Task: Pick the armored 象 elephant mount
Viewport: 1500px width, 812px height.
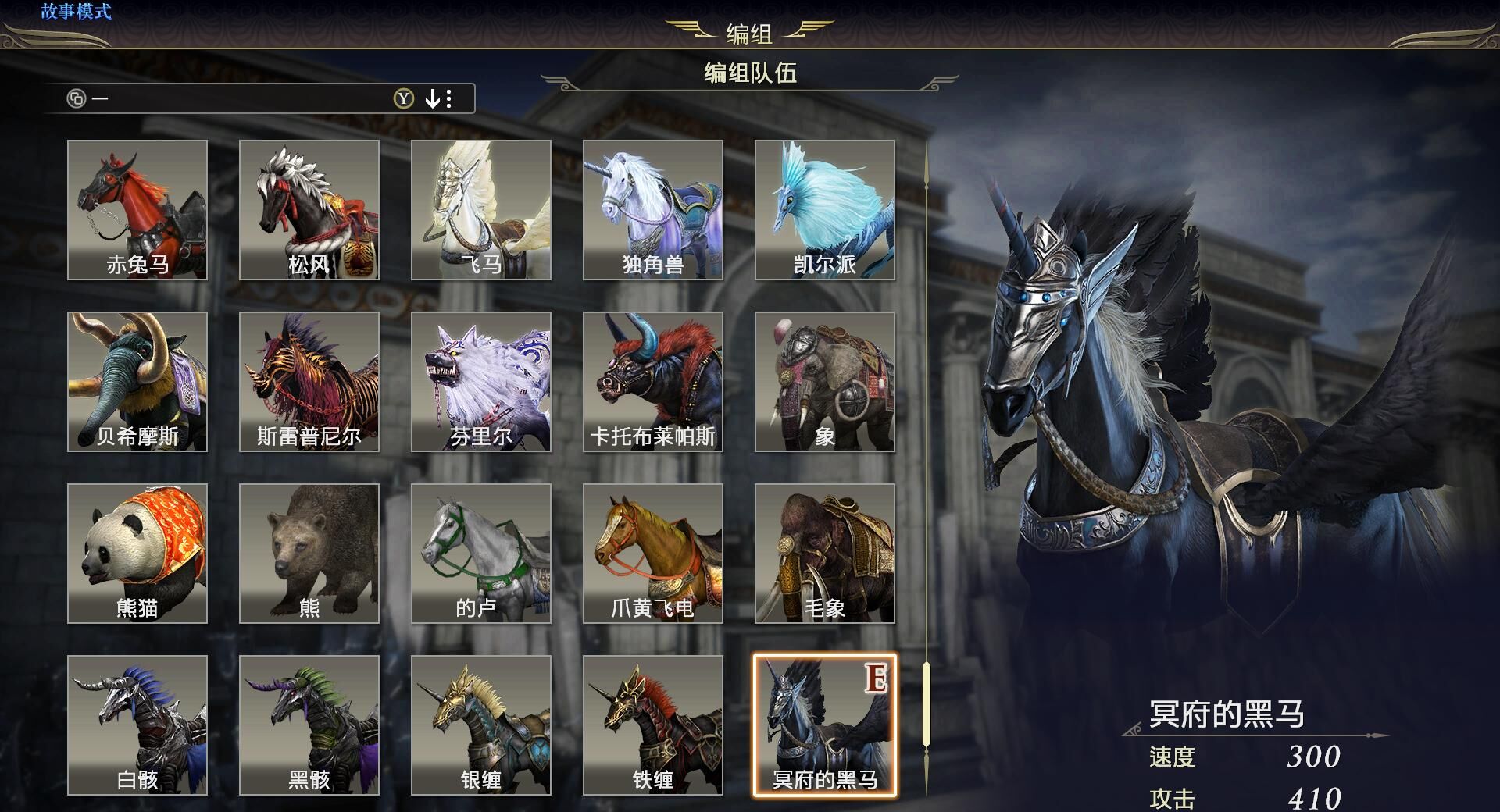Action: click(x=825, y=381)
